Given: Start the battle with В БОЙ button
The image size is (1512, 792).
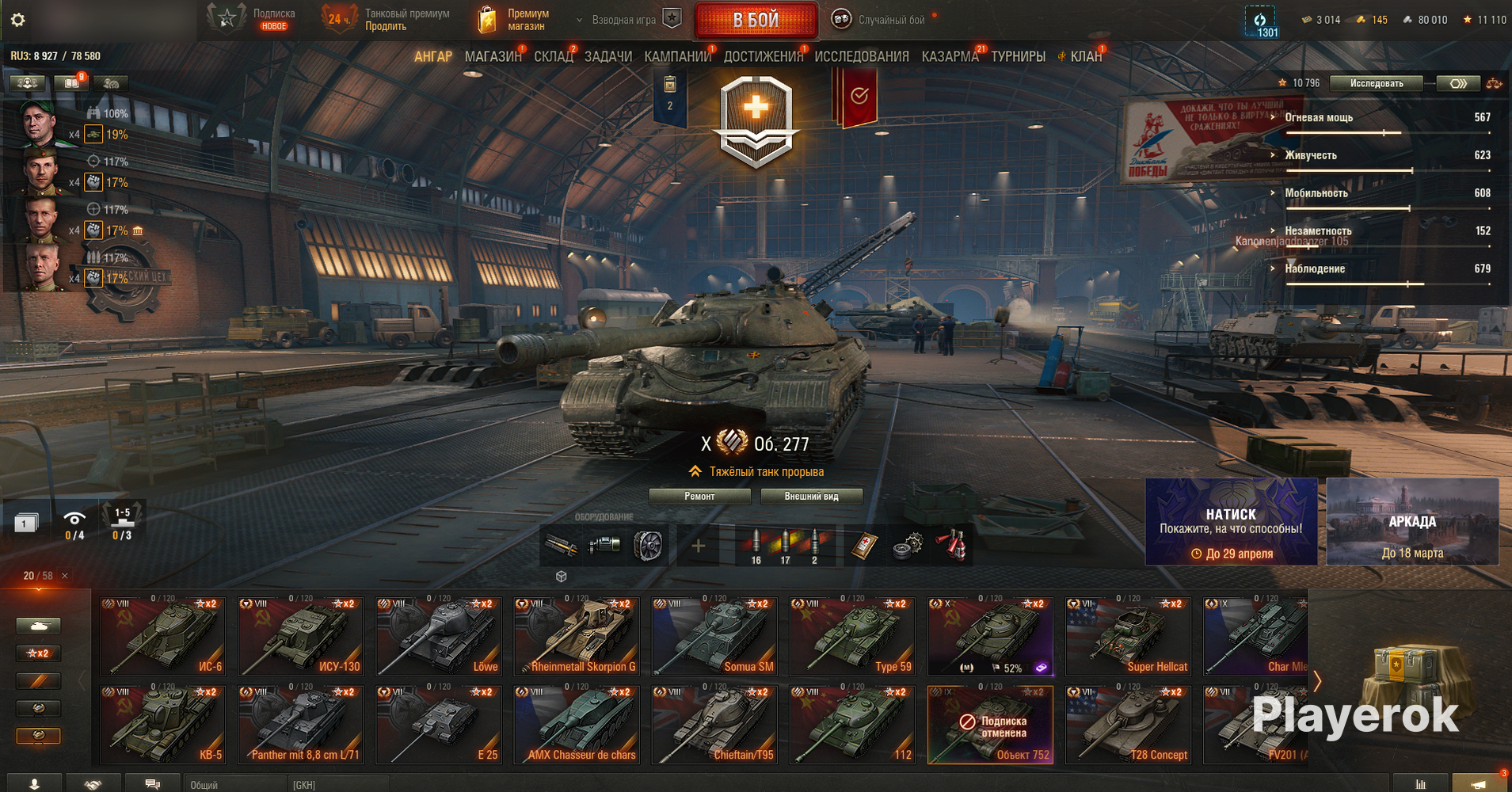Looking at the screenshot, I should pyautogui.click(x=756, y=20).
